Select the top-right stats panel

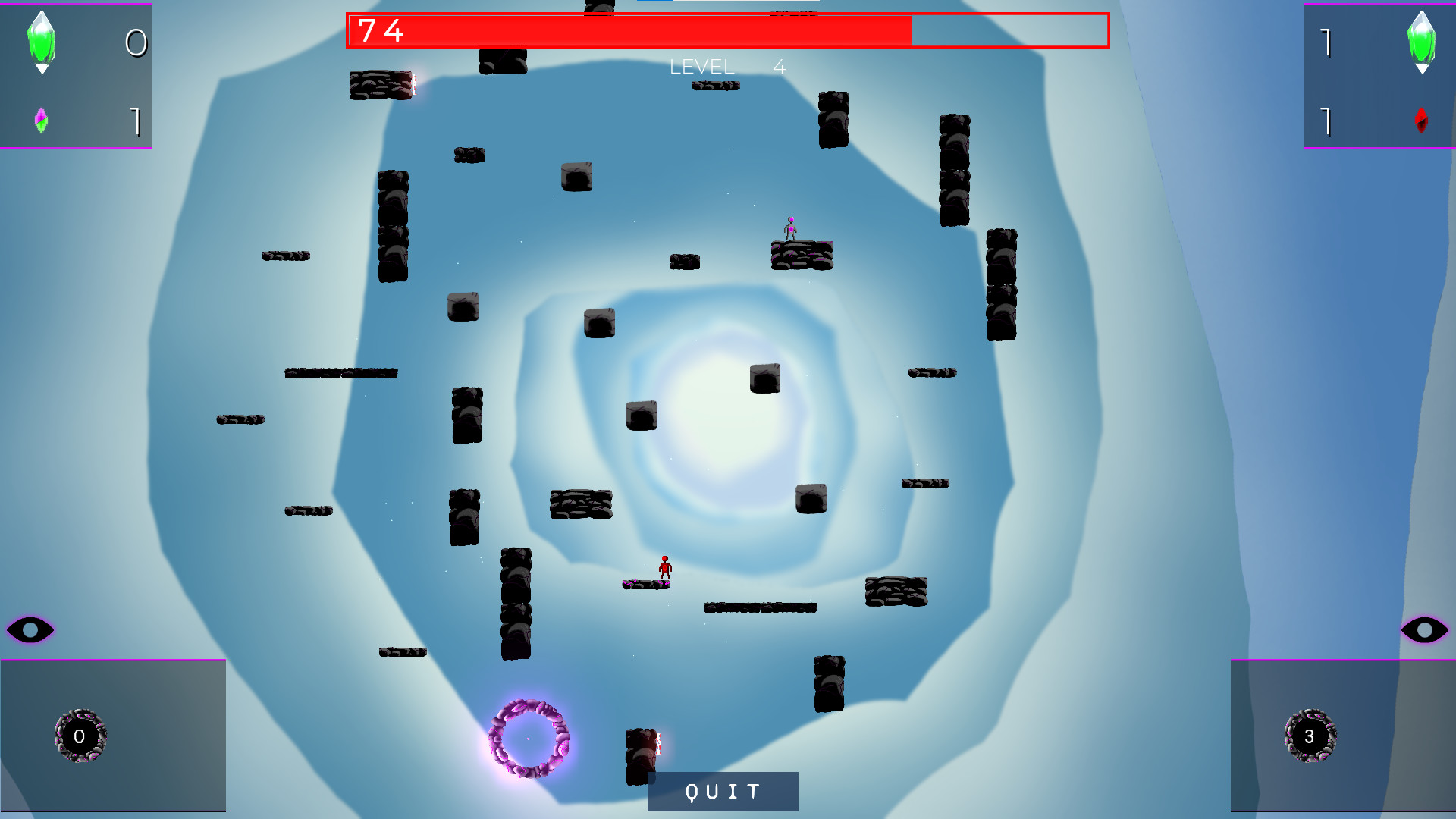1379,76
